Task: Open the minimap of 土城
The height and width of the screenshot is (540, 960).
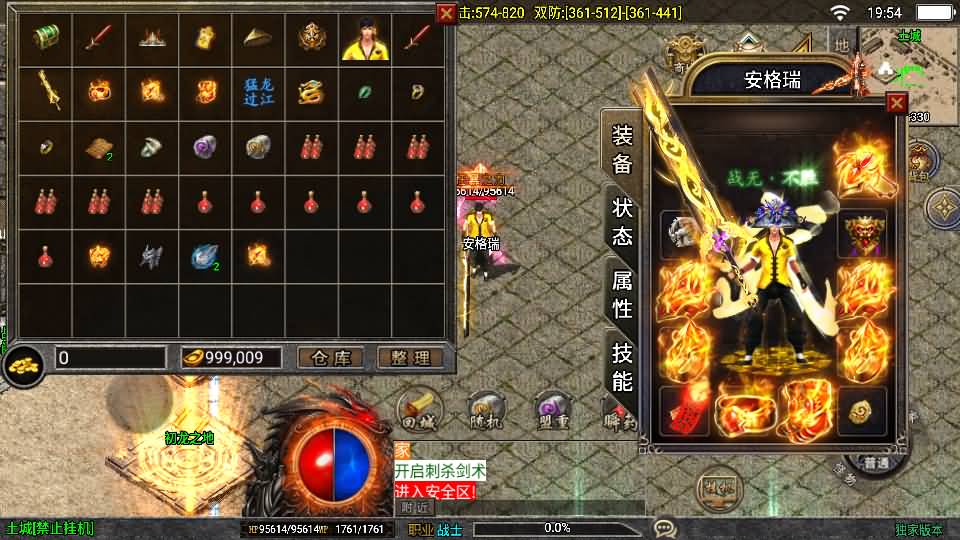Action: coord(906,60)
